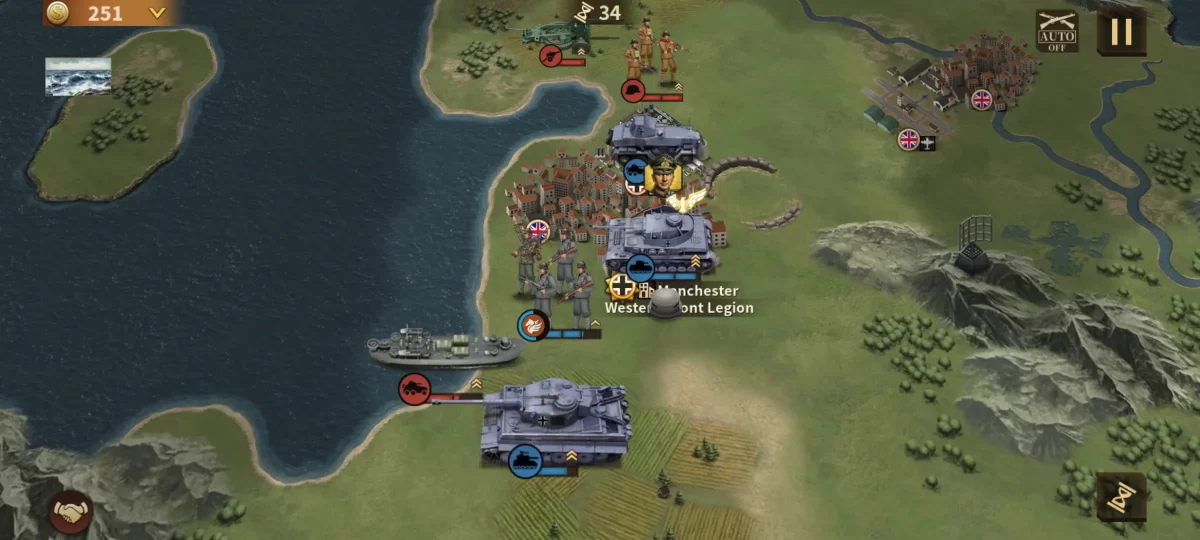Select the green enemy artillery unit

click(558, 35)
